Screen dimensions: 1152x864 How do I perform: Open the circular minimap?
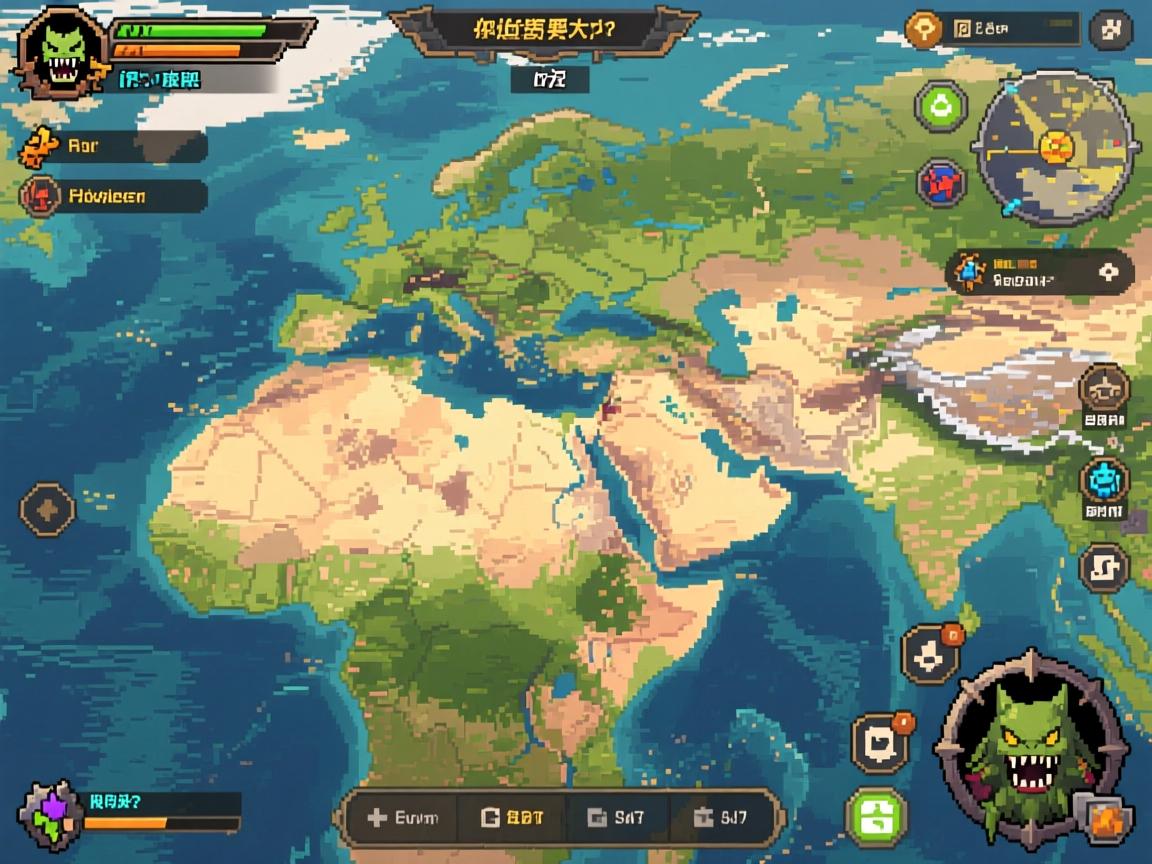point(1054,148)
